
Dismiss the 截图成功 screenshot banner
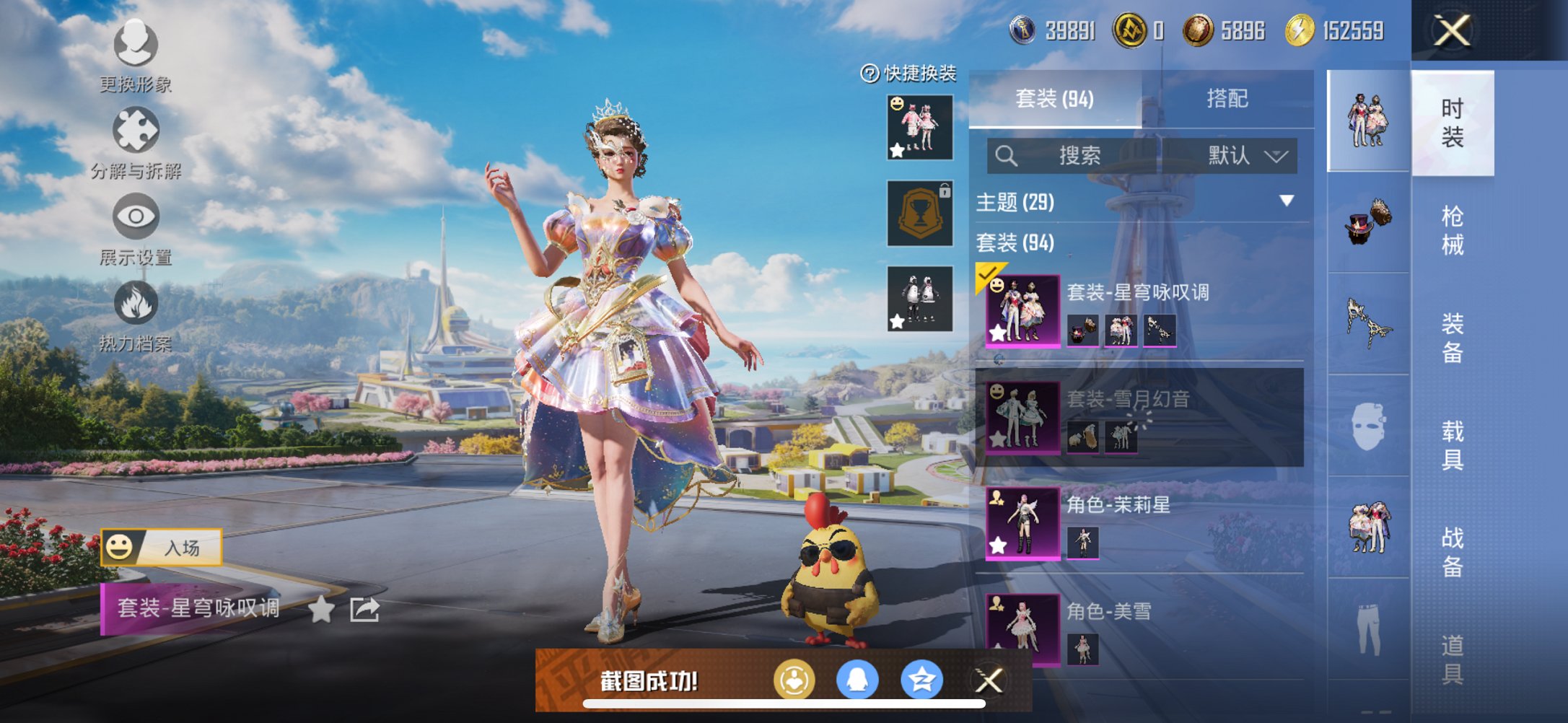point(989,680)
